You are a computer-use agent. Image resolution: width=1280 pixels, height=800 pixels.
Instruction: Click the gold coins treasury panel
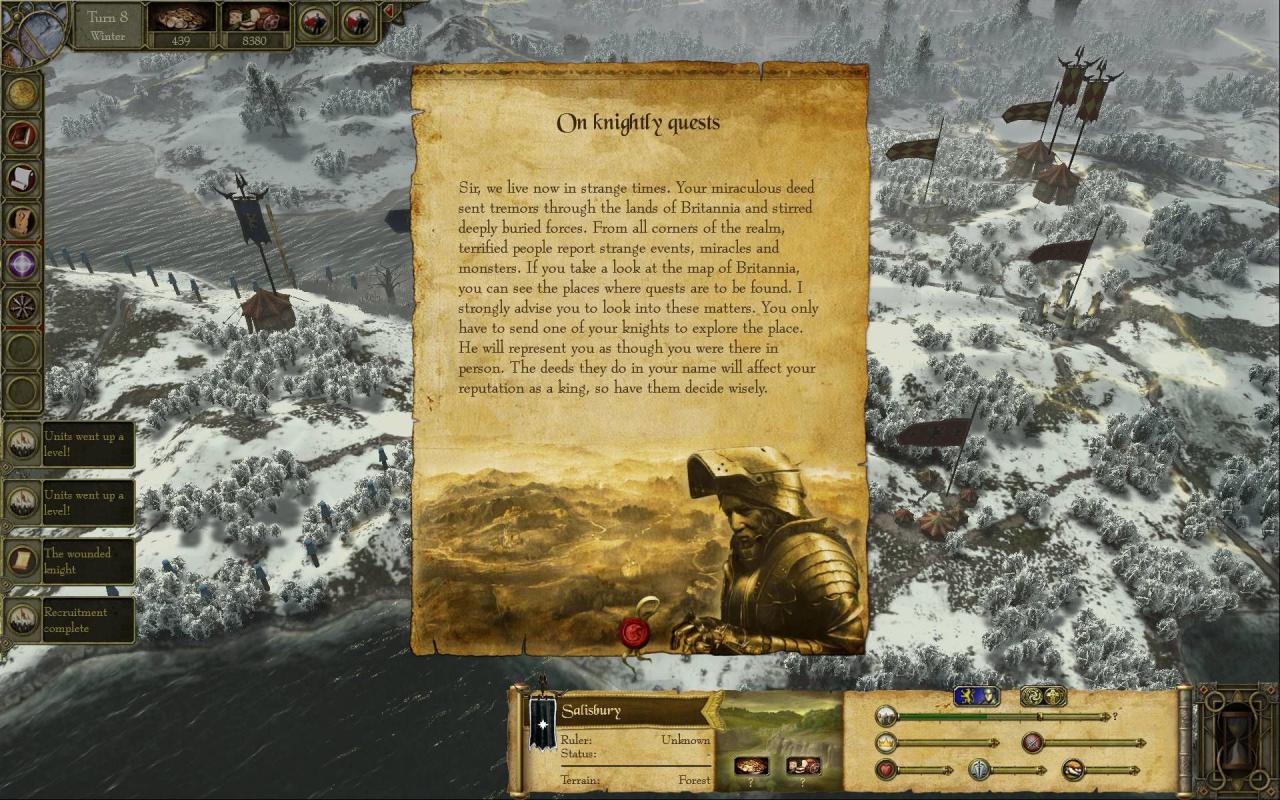[181, 24]
